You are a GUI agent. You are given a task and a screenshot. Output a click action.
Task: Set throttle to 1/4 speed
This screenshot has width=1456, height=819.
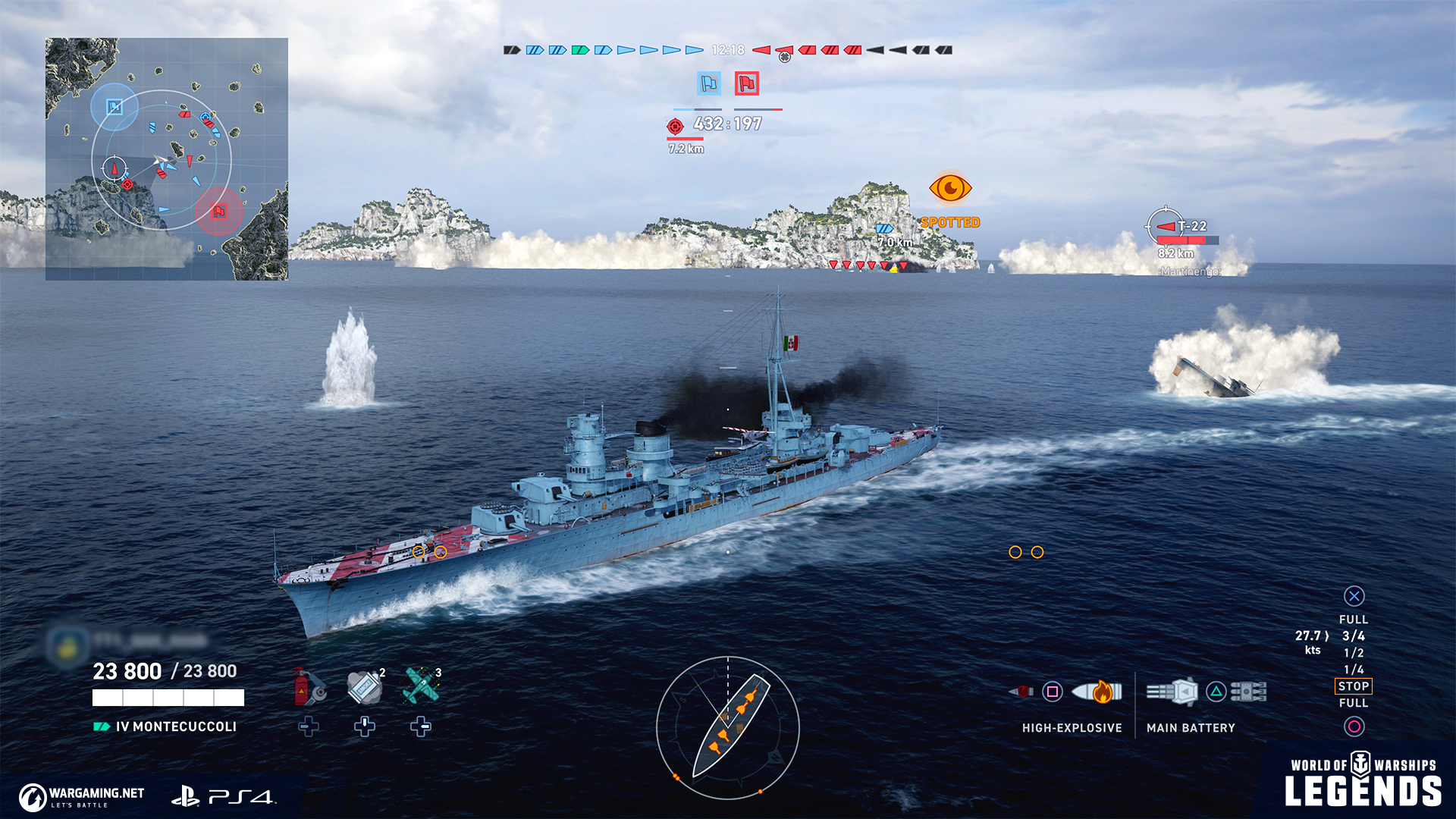(x=1354, y=670)
